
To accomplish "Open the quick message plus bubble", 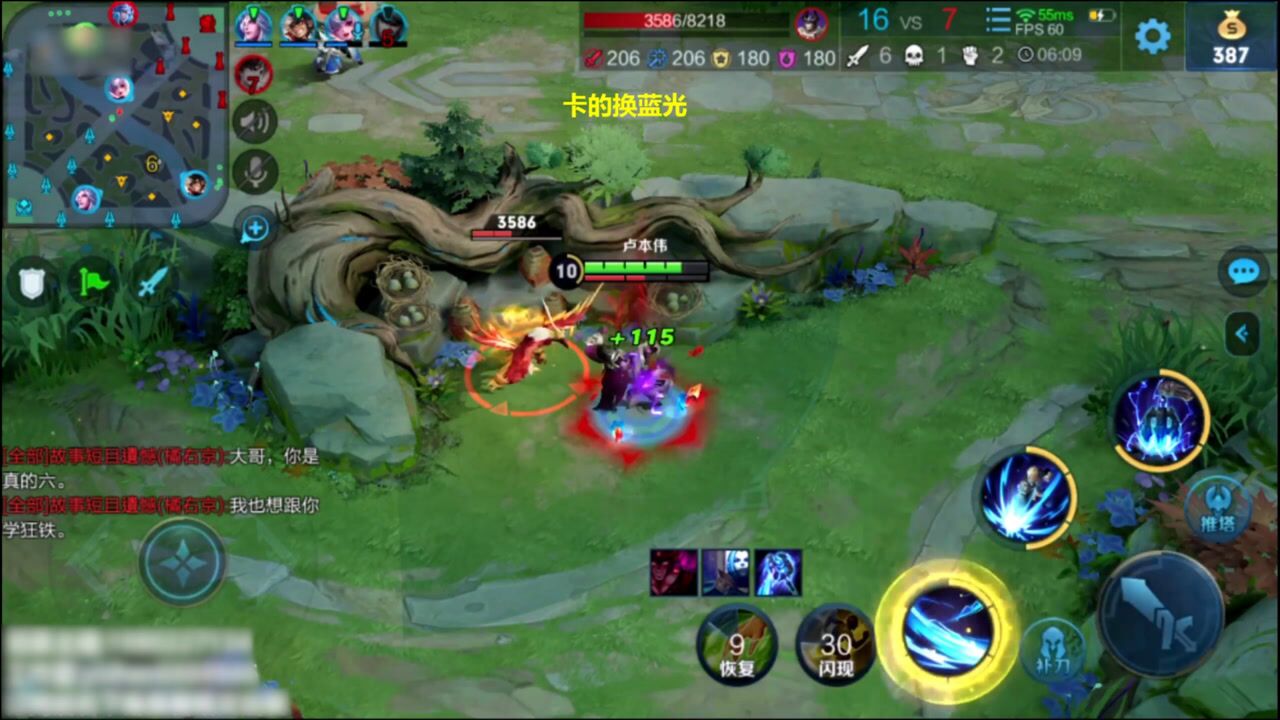I will click(x=255, y=228).
